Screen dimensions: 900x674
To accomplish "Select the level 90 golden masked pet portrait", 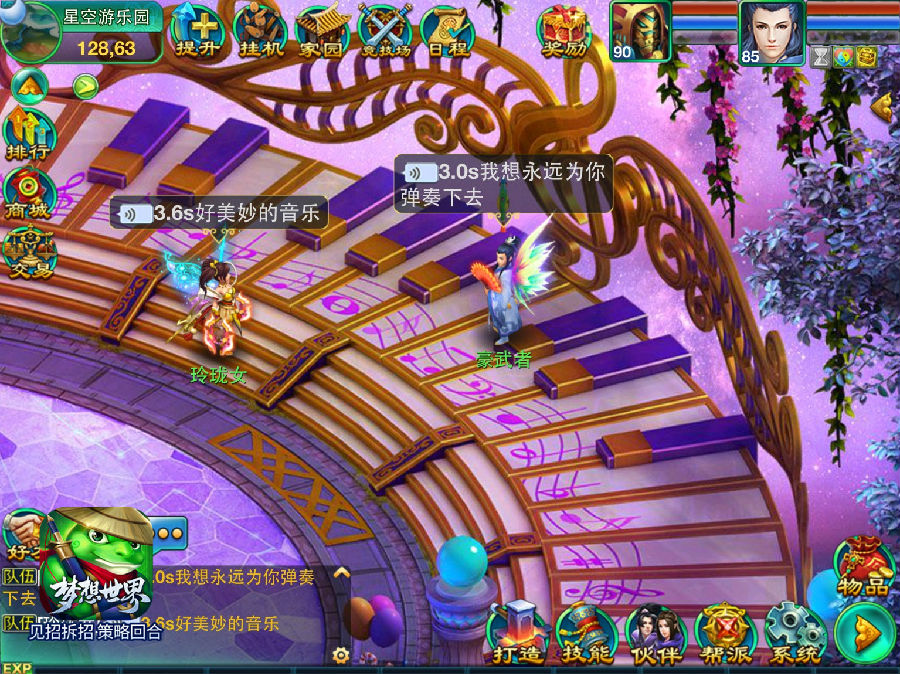I will click(639, 31).
